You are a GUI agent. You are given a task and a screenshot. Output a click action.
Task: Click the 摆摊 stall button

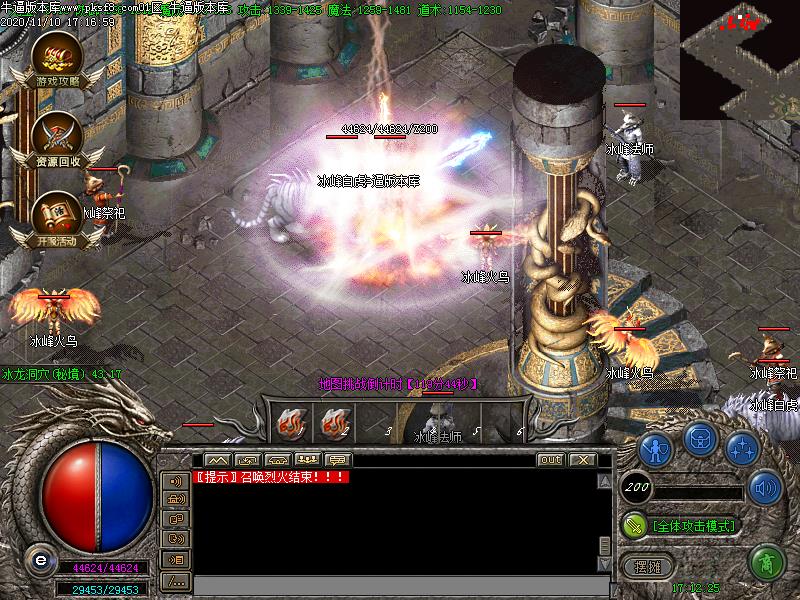click(647, 566)
